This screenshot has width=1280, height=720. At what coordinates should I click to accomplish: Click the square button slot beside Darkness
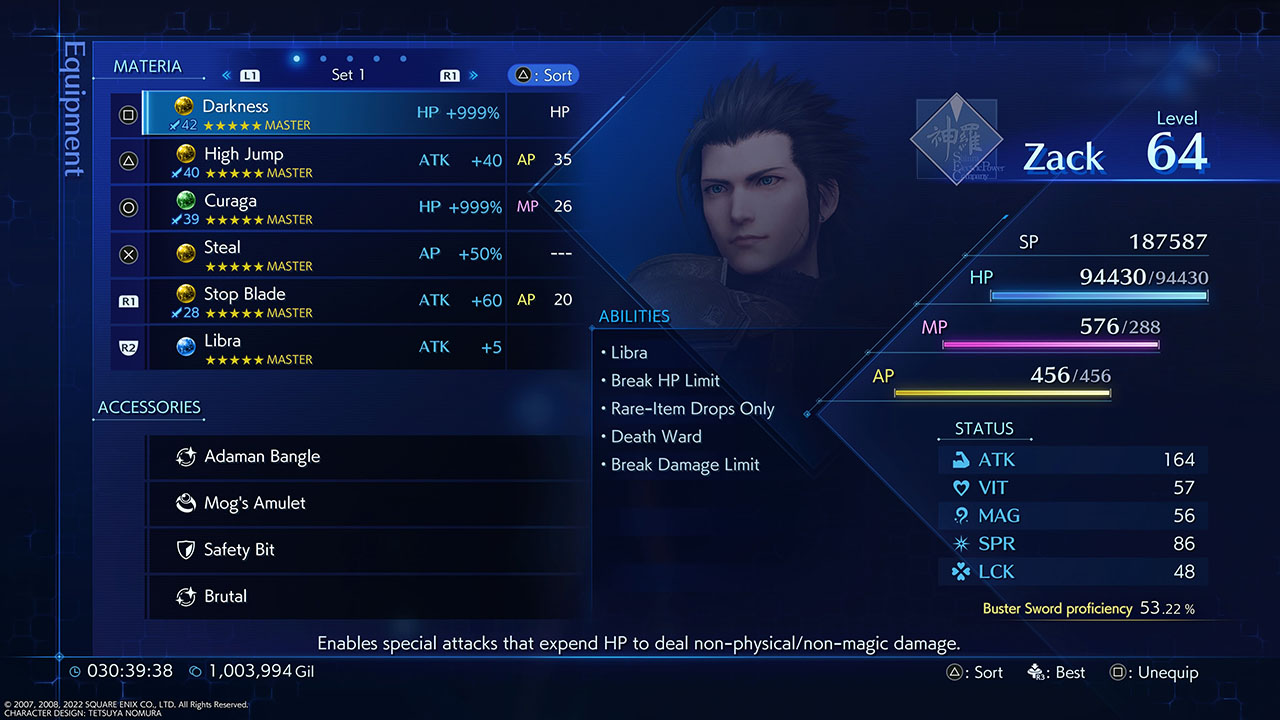tap(128, 114)
